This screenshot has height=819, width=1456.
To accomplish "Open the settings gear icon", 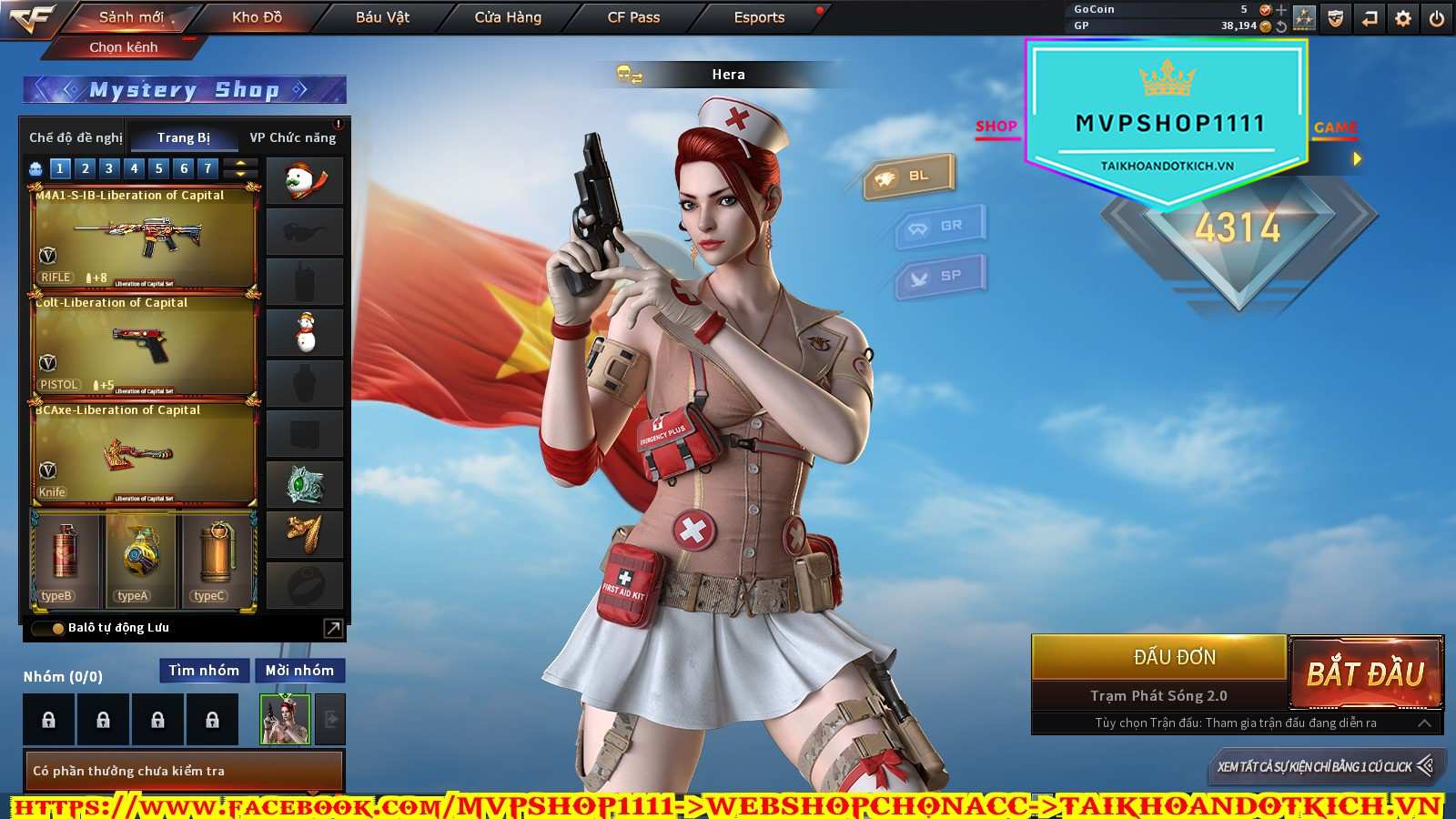I will click(x=1403, y=18).
